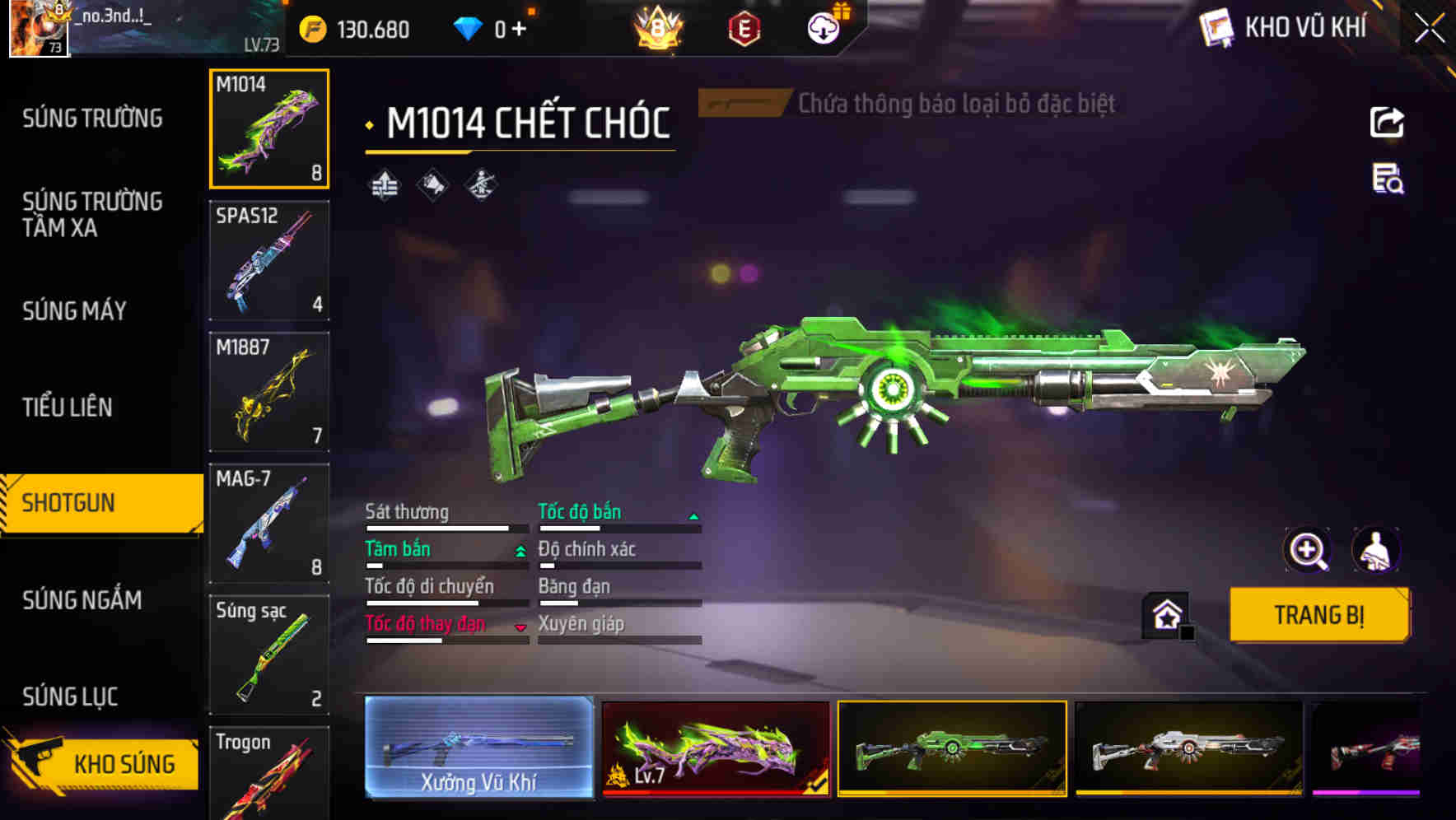Open Xưởng Vũ Khí from the bottom bar
This screenshot has width=1456, height=820.
(480, 749)
